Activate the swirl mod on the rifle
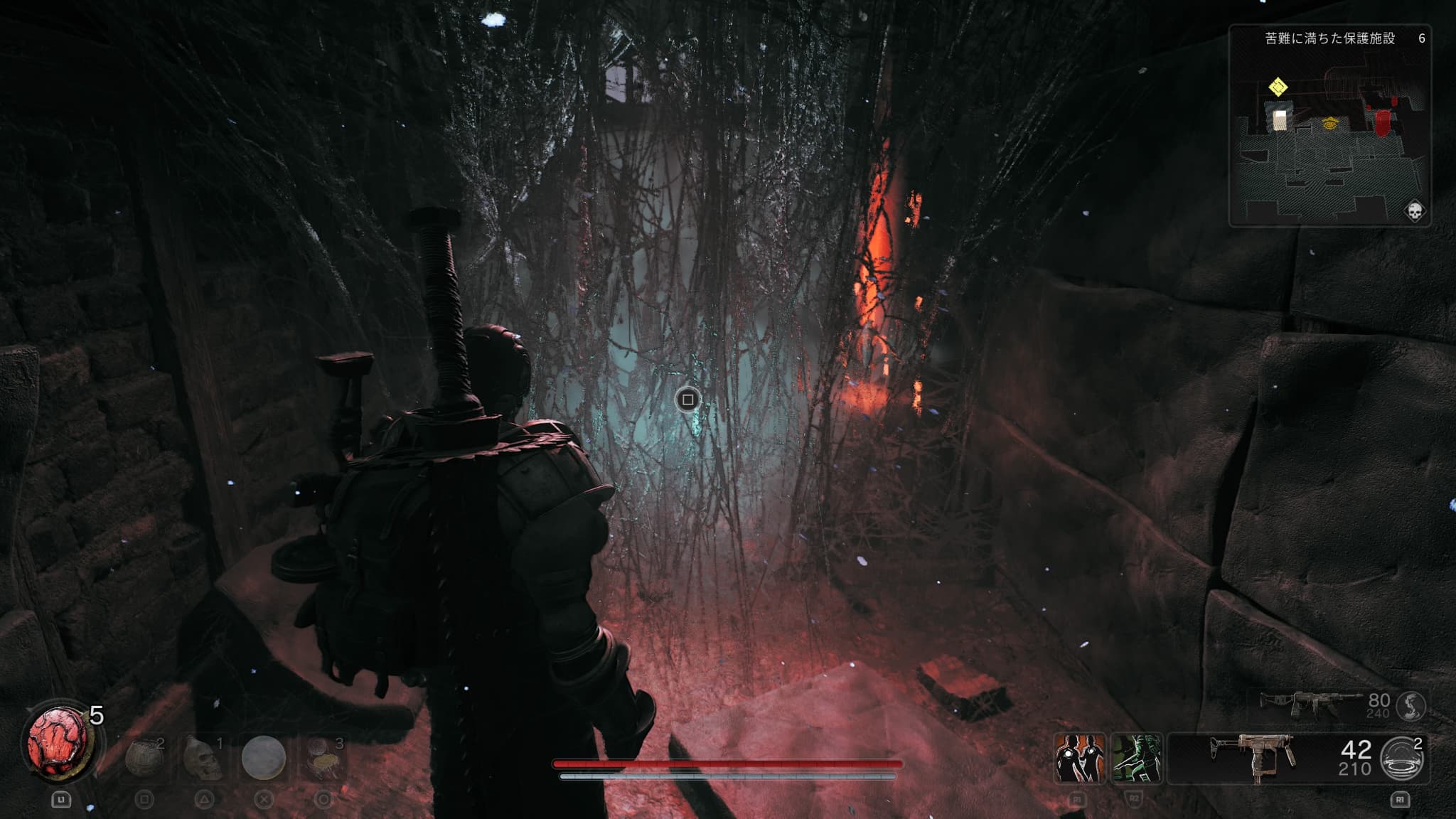 tap(1410, 705)
